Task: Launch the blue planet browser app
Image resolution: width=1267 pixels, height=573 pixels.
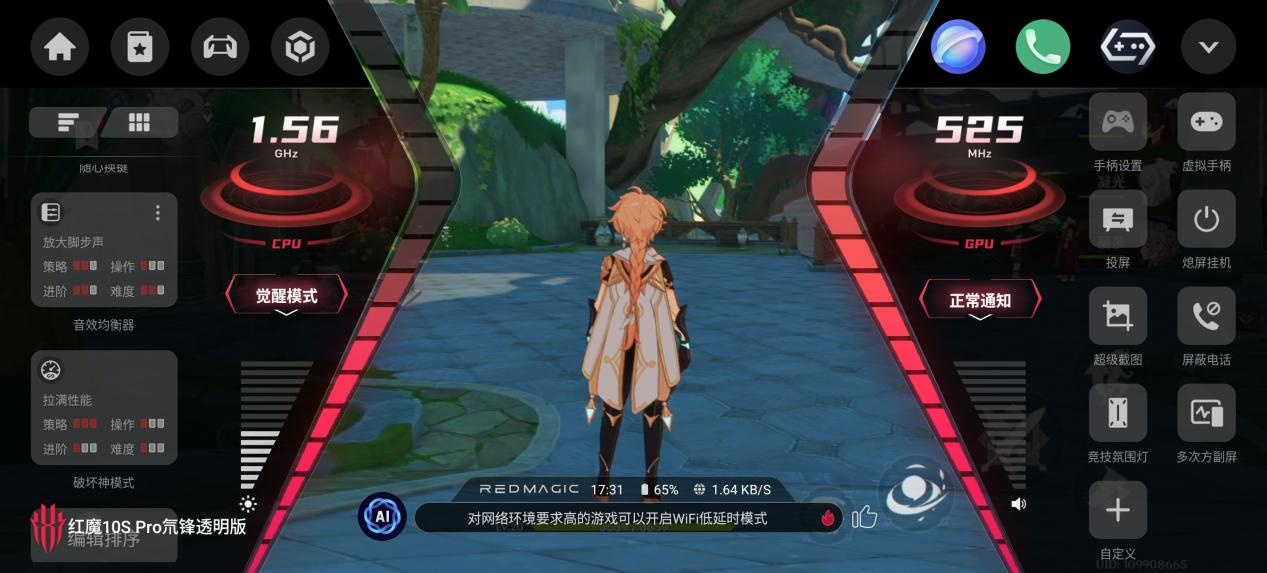Action: pos(958,47)
